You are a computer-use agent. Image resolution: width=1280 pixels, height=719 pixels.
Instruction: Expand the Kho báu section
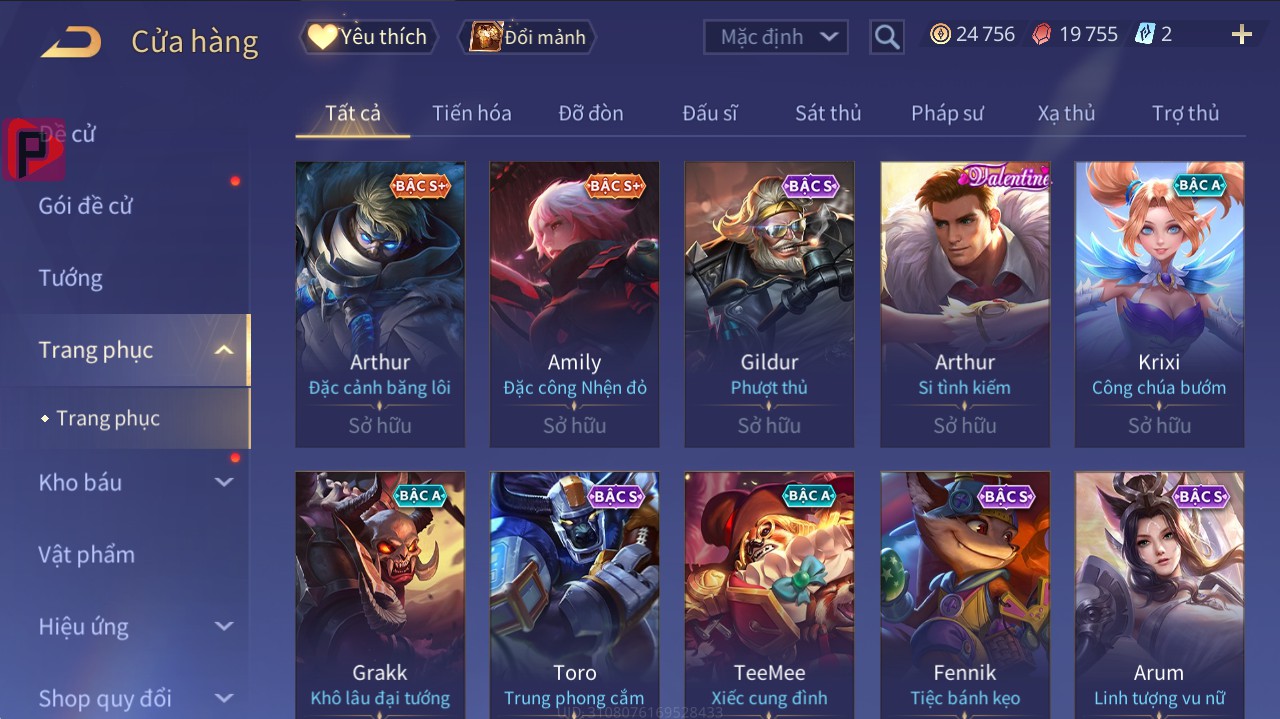tap(136, 482)
